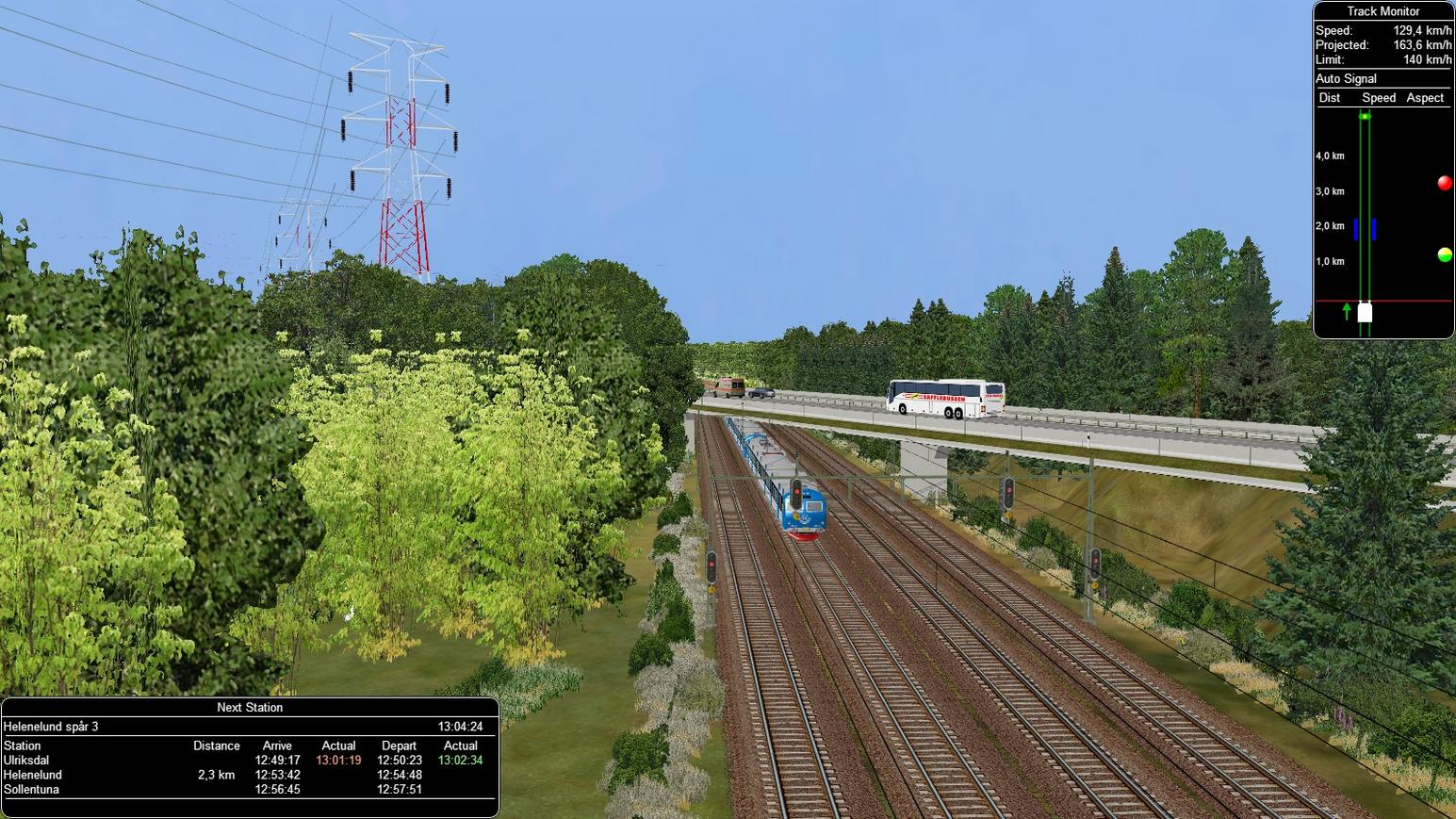Click the white train marker in Track Monitor

point(1365,312)
